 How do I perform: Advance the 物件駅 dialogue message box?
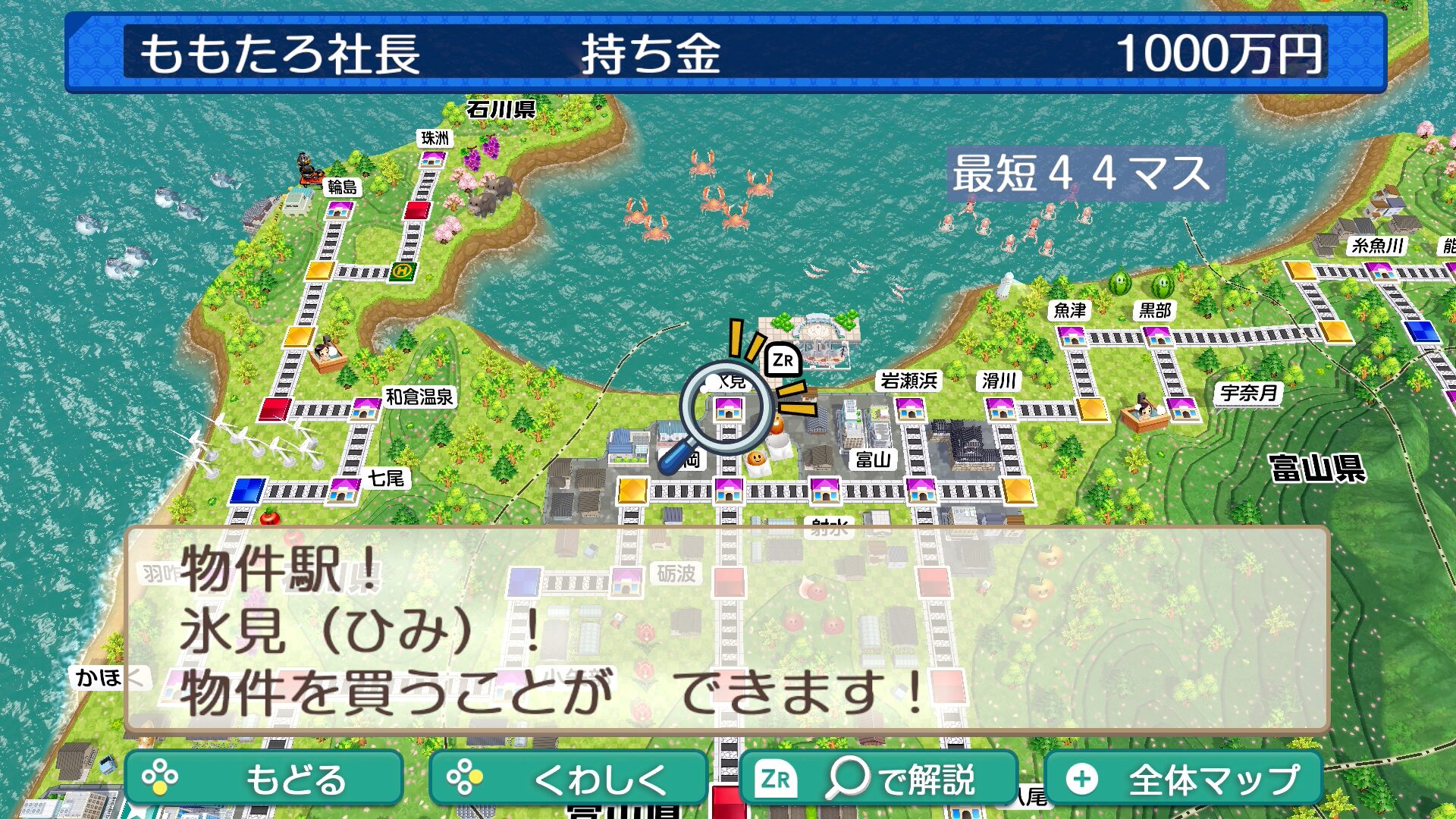[x=726, y=630]
